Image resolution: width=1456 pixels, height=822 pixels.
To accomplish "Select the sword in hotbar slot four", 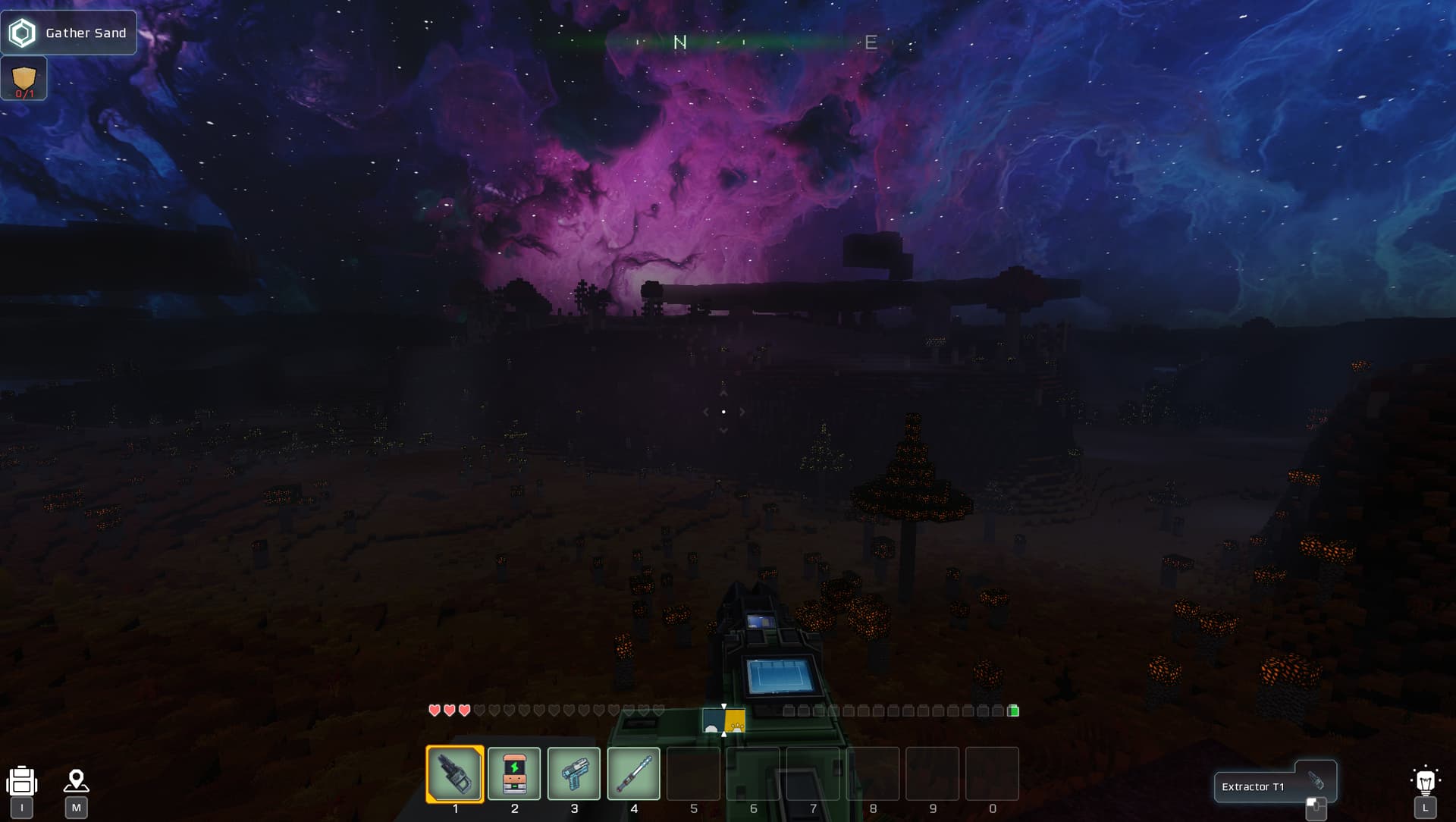I will pyautogui.click(x=634, y=773).
